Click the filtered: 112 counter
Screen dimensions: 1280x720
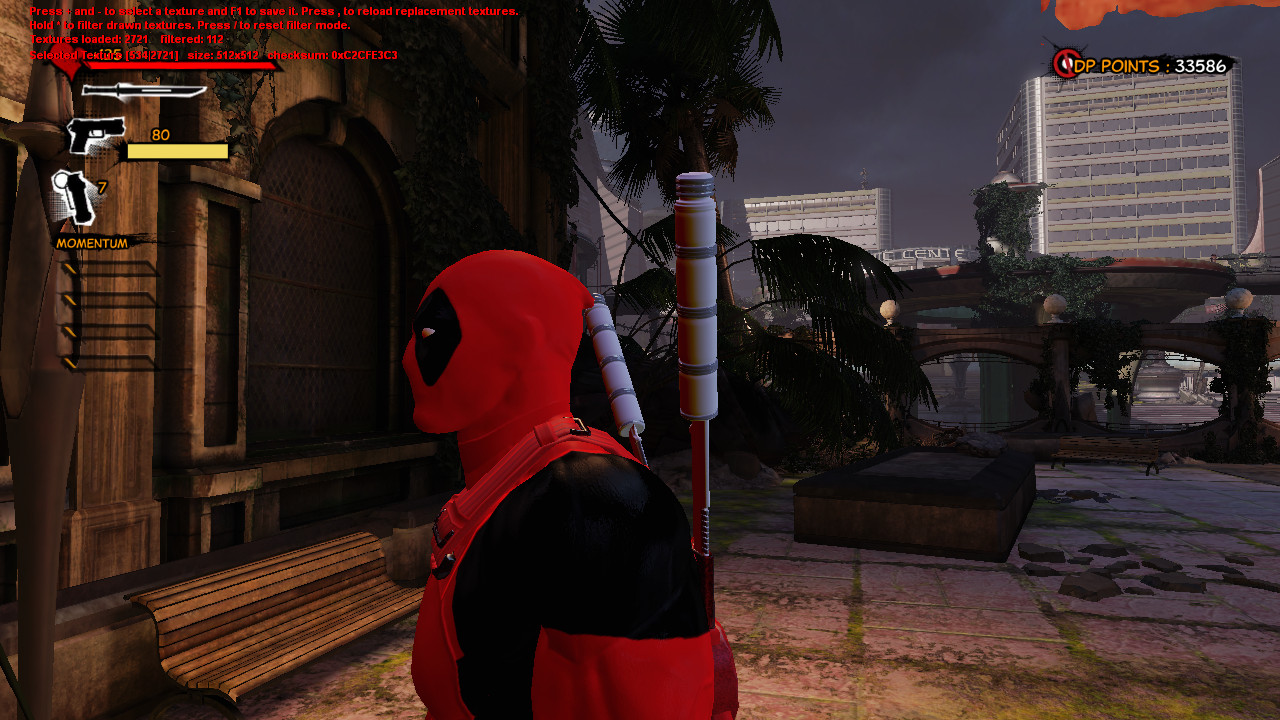point(190,37)
